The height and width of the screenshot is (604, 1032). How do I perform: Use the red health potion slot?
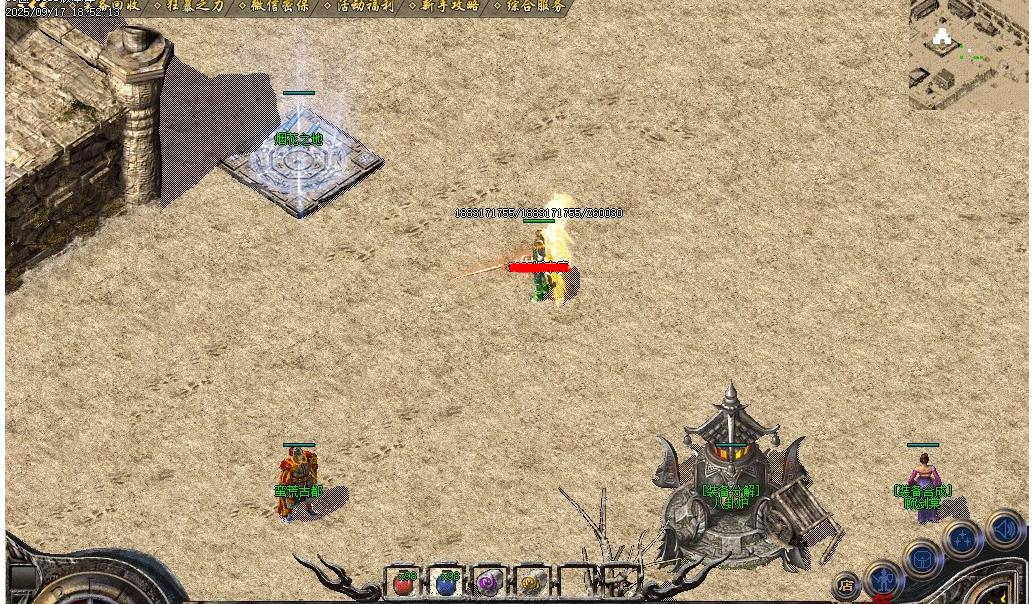[x=404, y=583]
